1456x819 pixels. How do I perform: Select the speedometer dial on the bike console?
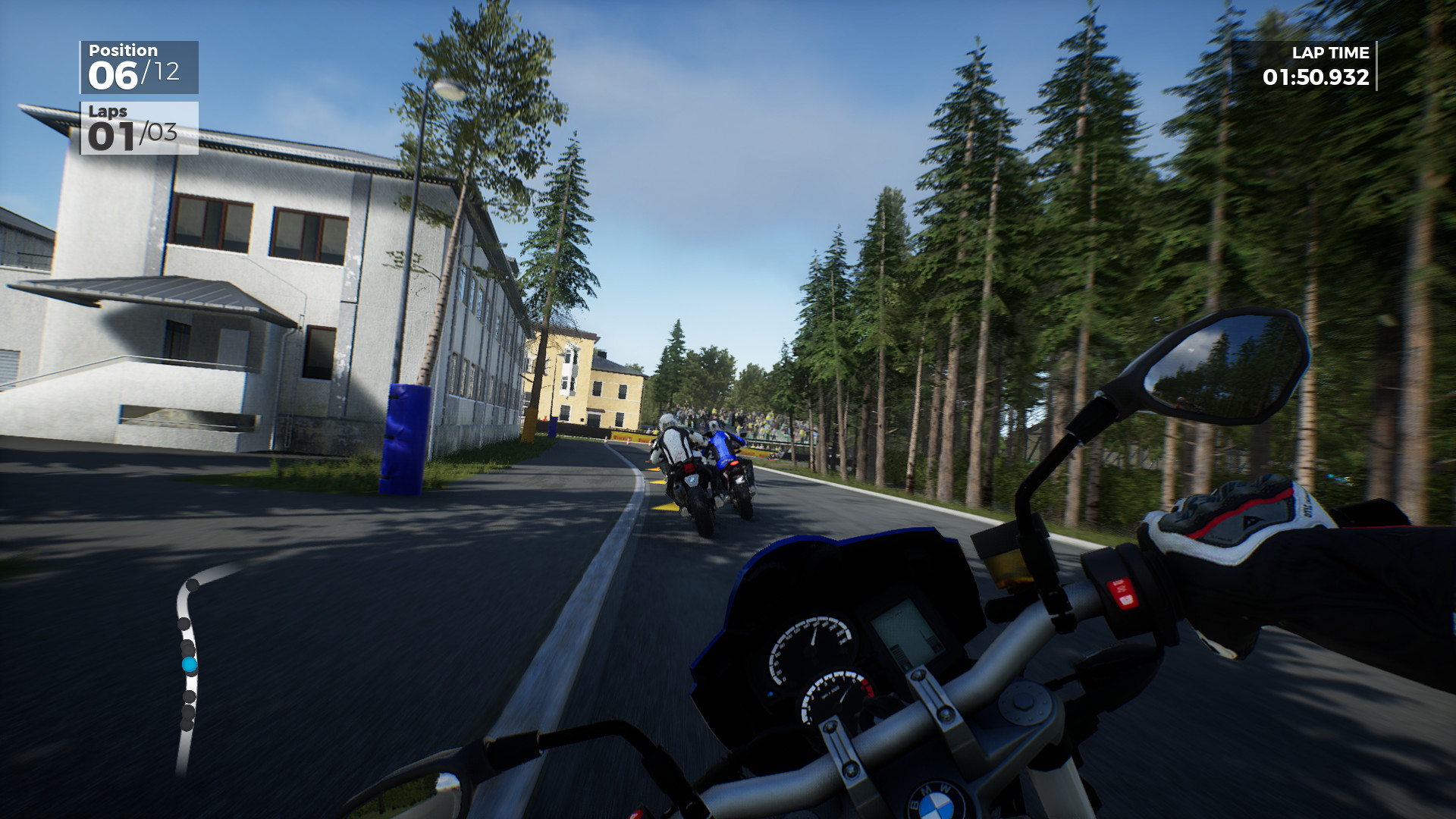click(811, 648)
